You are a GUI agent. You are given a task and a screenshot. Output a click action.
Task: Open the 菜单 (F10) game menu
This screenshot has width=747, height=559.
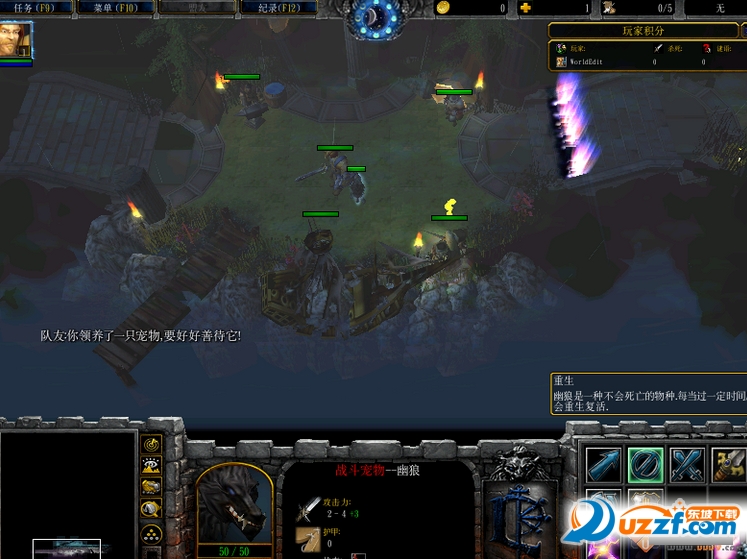[x=117, y=8]
